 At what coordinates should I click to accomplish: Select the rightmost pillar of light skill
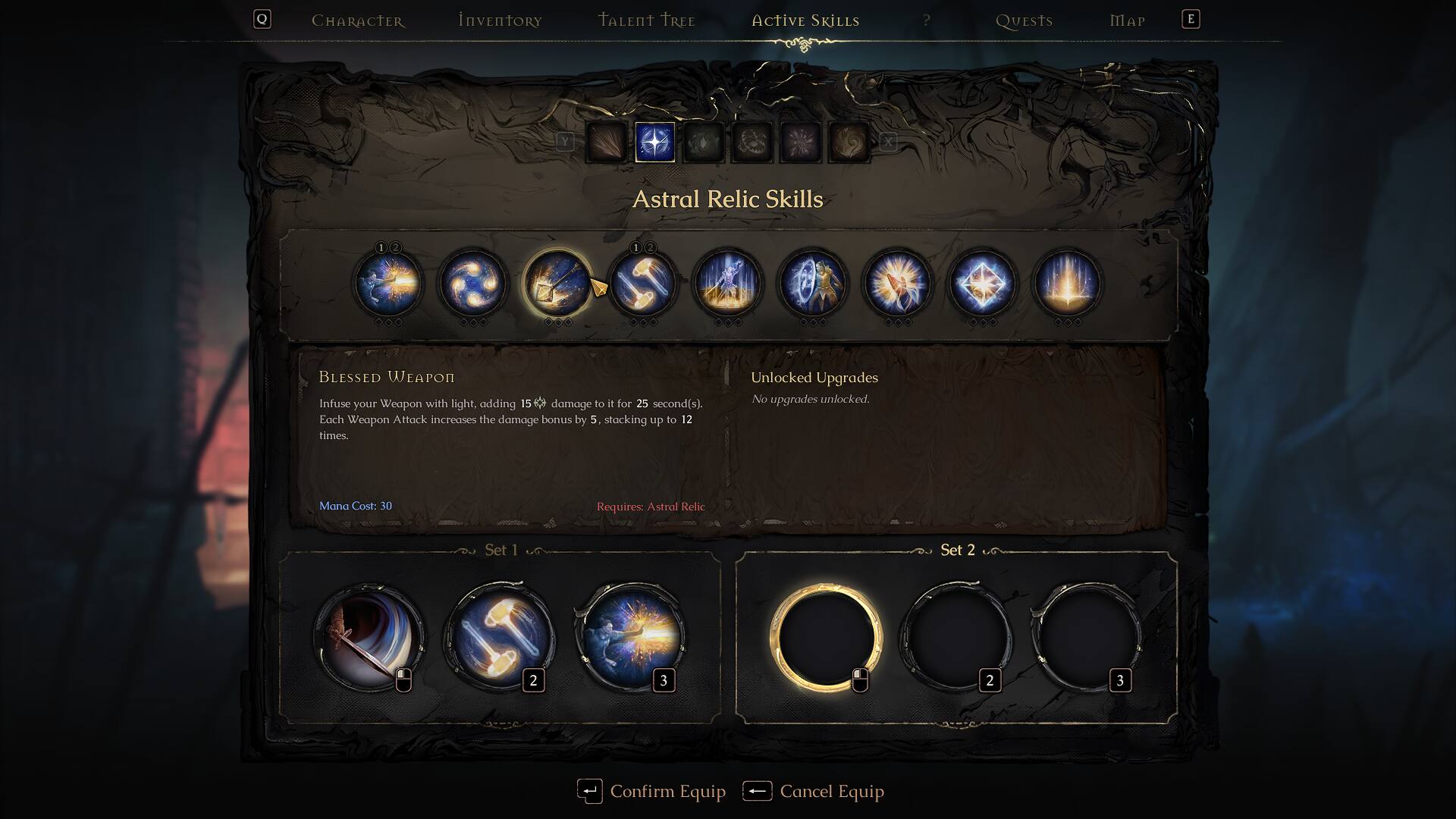(x=1068, y=284)
